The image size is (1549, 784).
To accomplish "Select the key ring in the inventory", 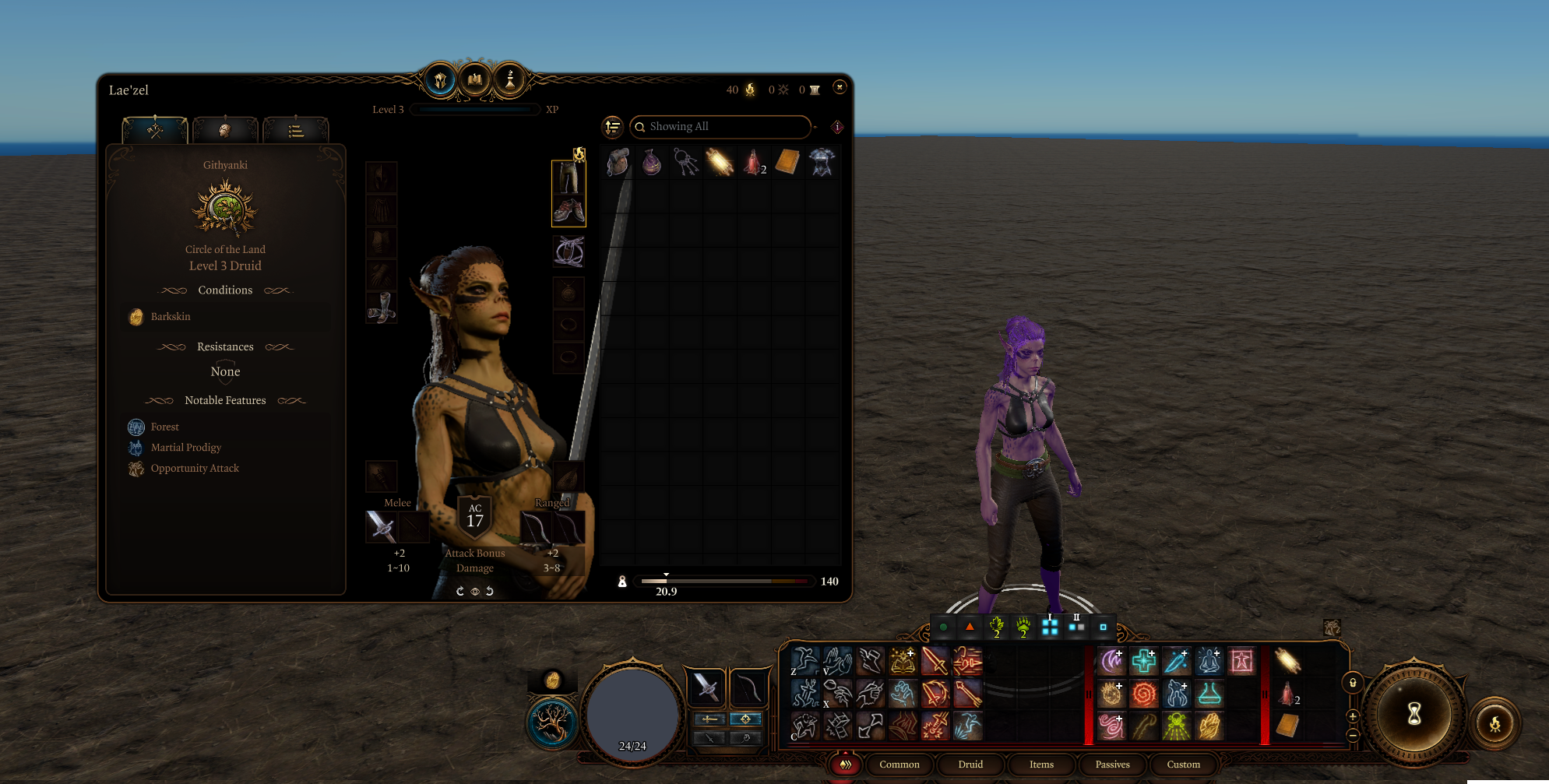I will click(x=685, y=162).
